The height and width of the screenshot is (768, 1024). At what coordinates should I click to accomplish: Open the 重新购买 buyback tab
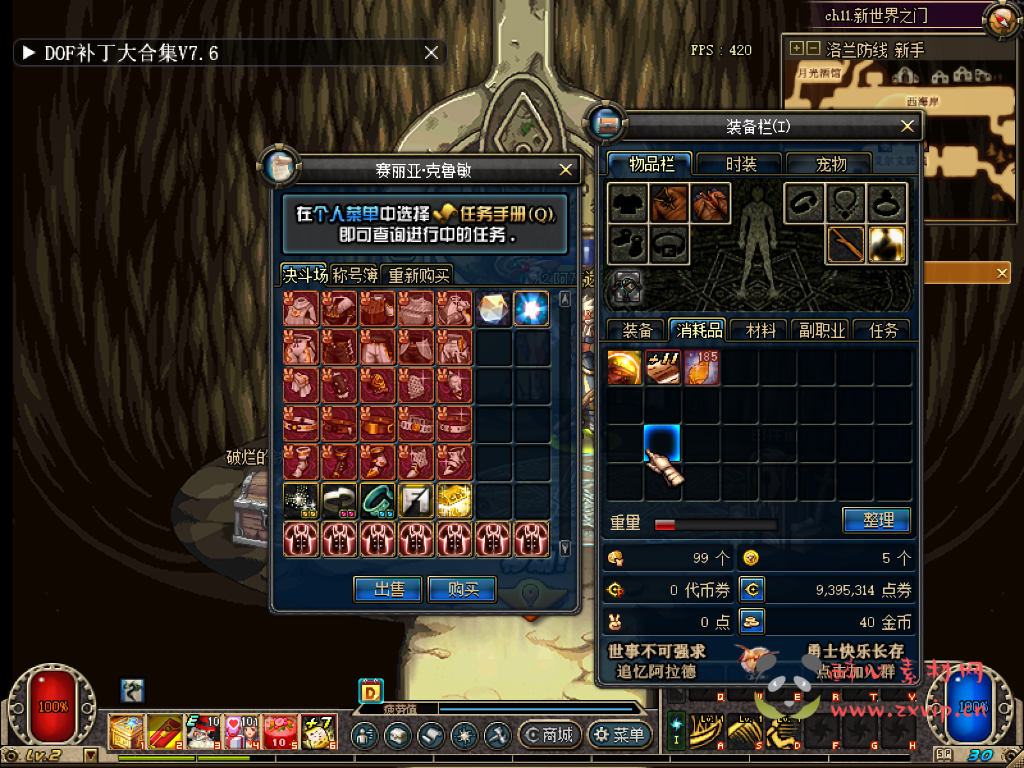pyautogui.click(x=419, y=275)
